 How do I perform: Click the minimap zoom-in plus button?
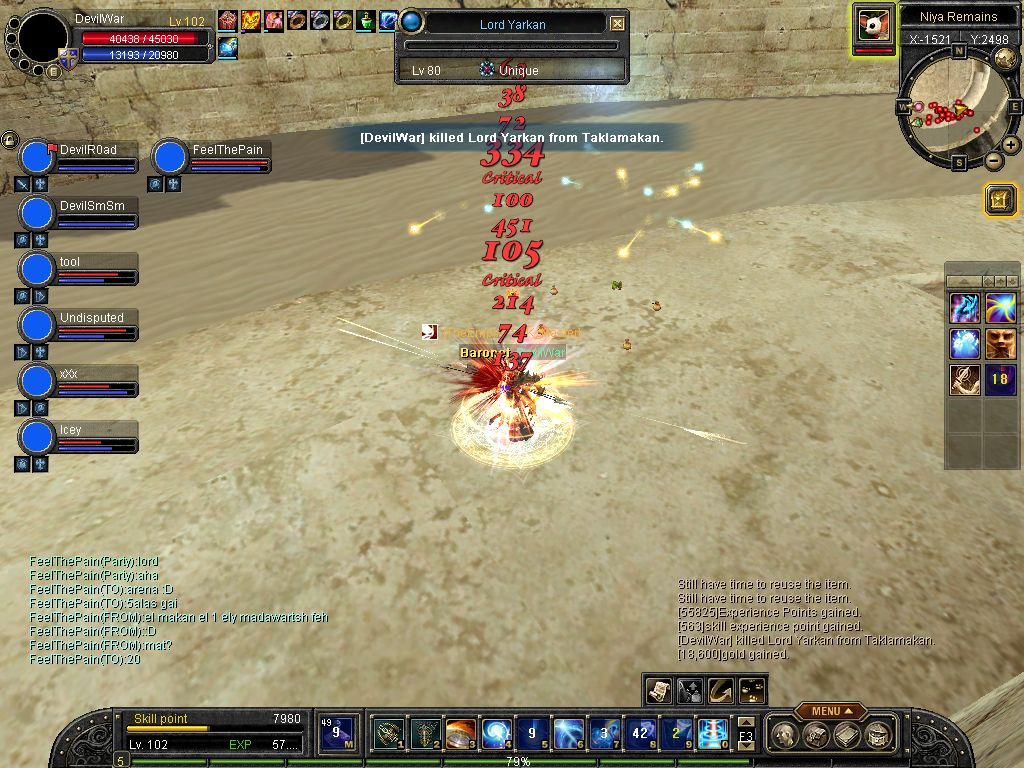[1011, 145]
